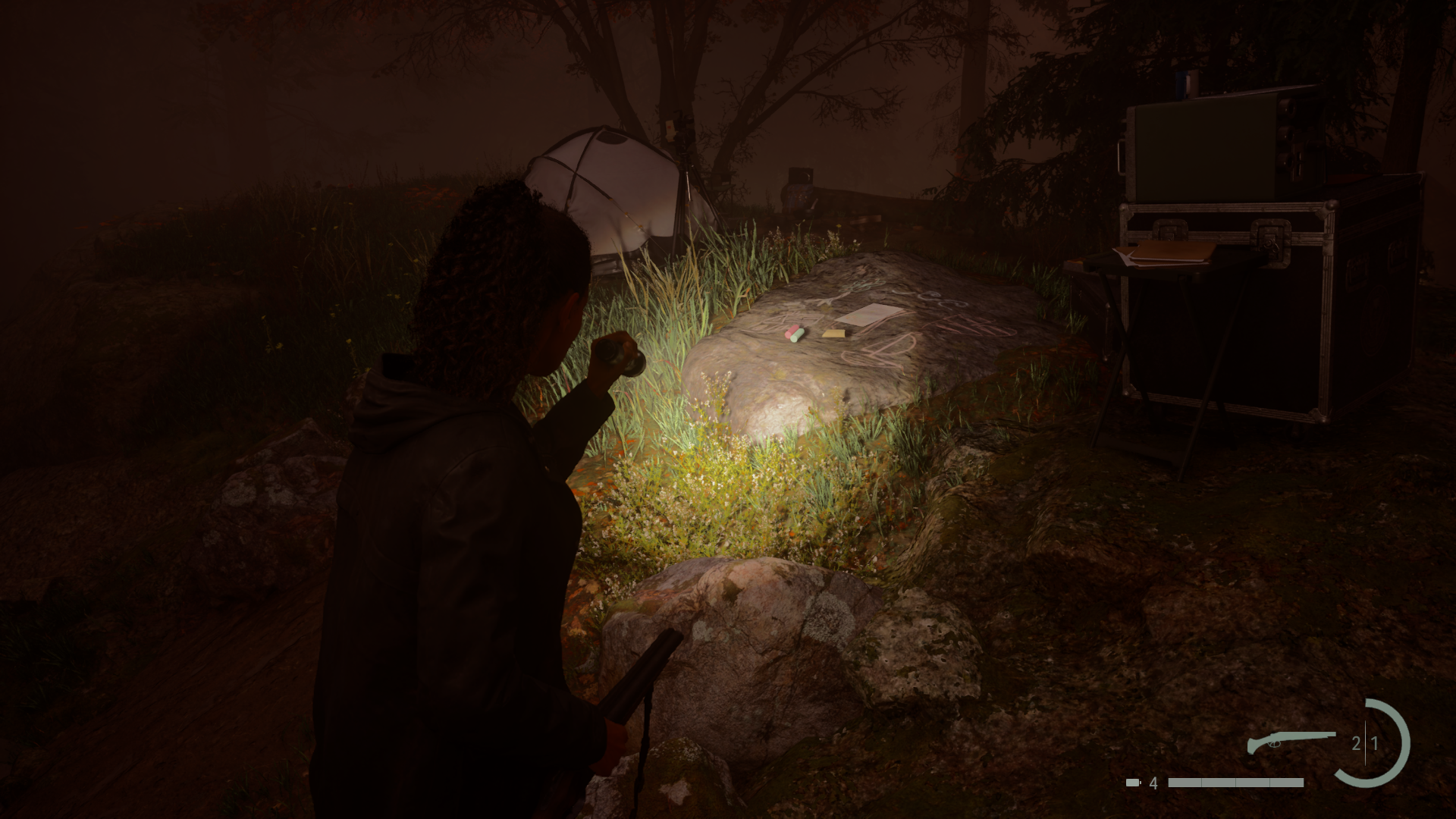This screenshot has height=819, width=1456.
Task: Click the yellow chalk piece near the paper
Action: click(x=834, y=334)
